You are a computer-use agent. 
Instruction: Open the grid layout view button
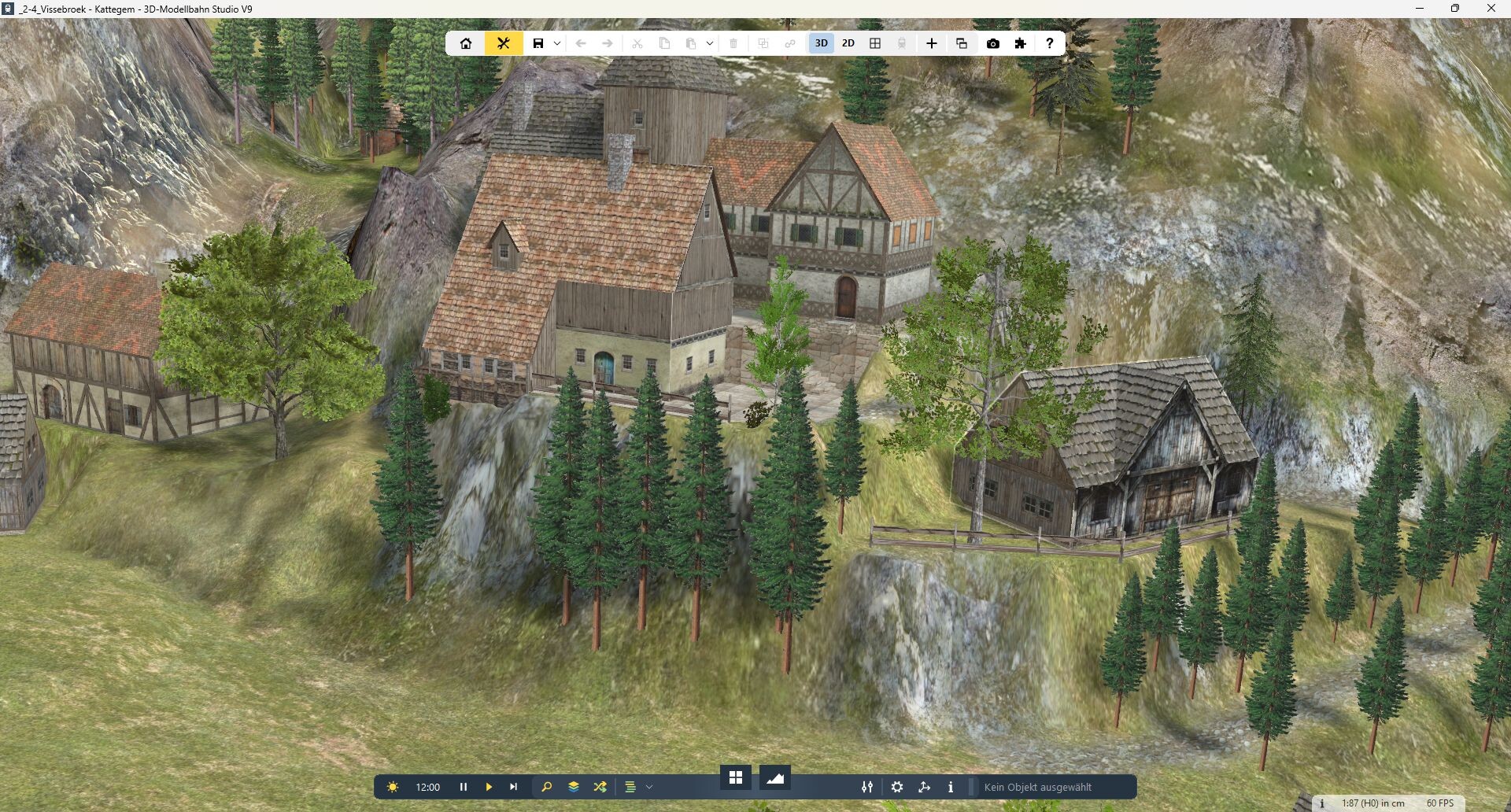pyautogui.click(x=875, y=43)
